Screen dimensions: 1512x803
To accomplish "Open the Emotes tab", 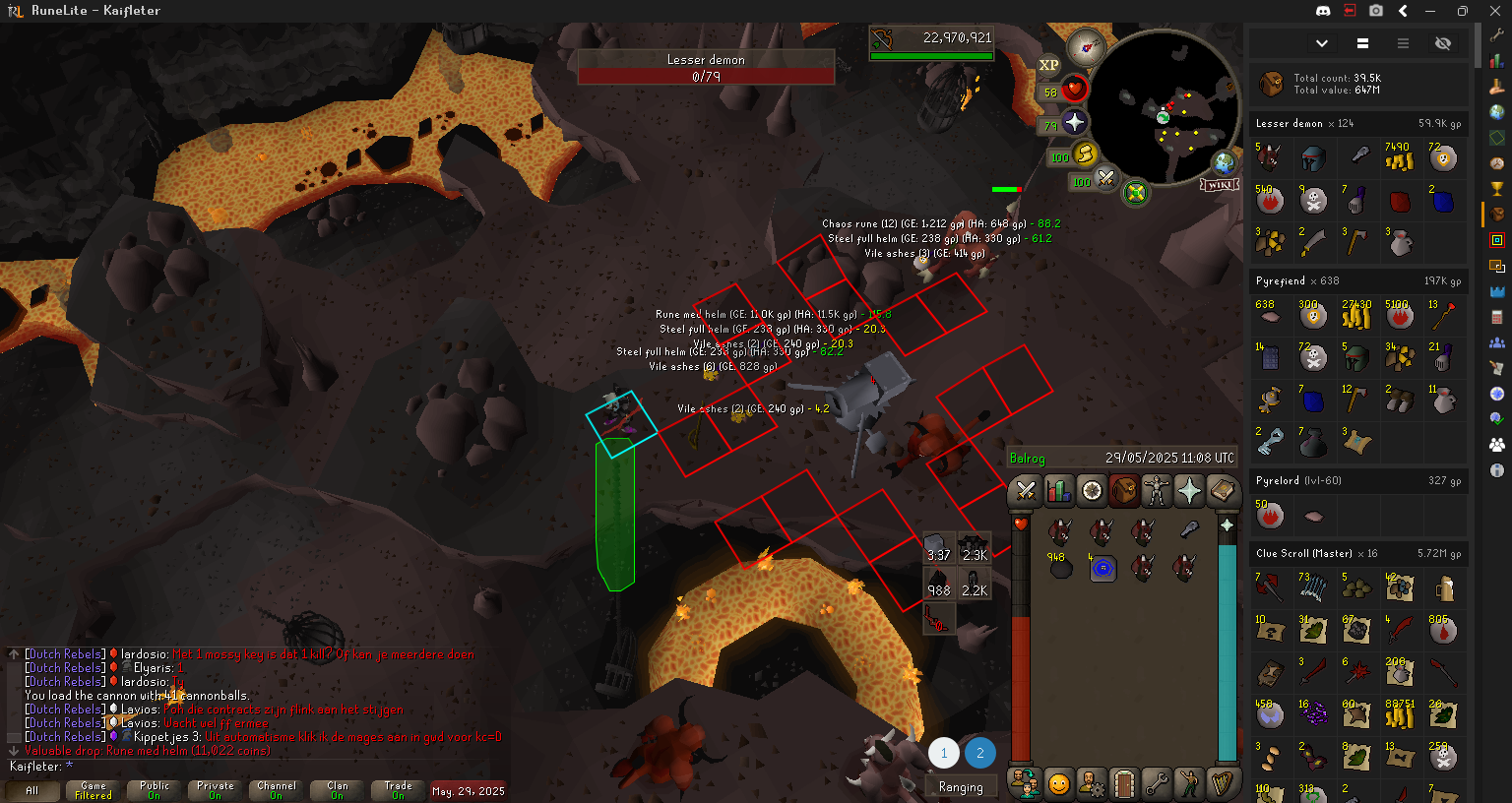I will point(1190,784).
